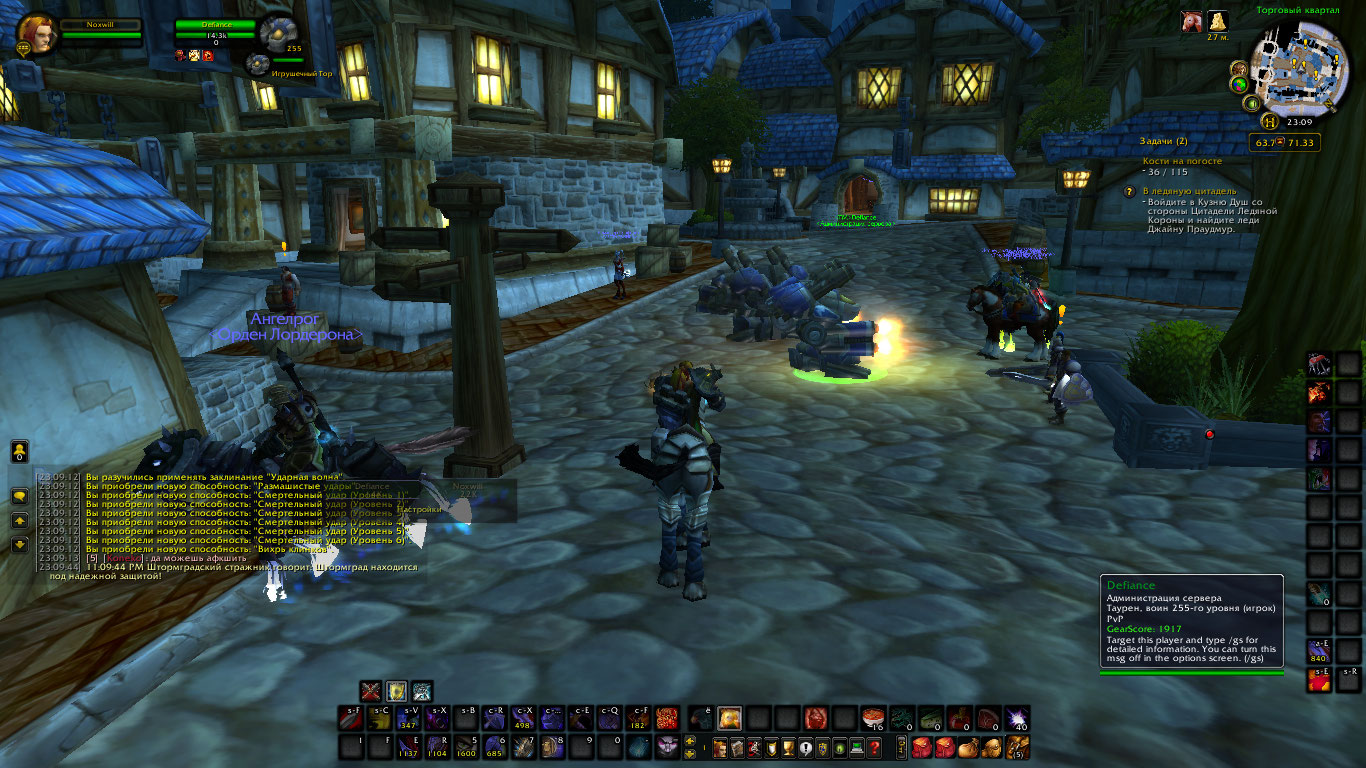This screenshot has width=1366, height=768.
Task: Click the Noxwill player portrait
Action: point(37,32)
